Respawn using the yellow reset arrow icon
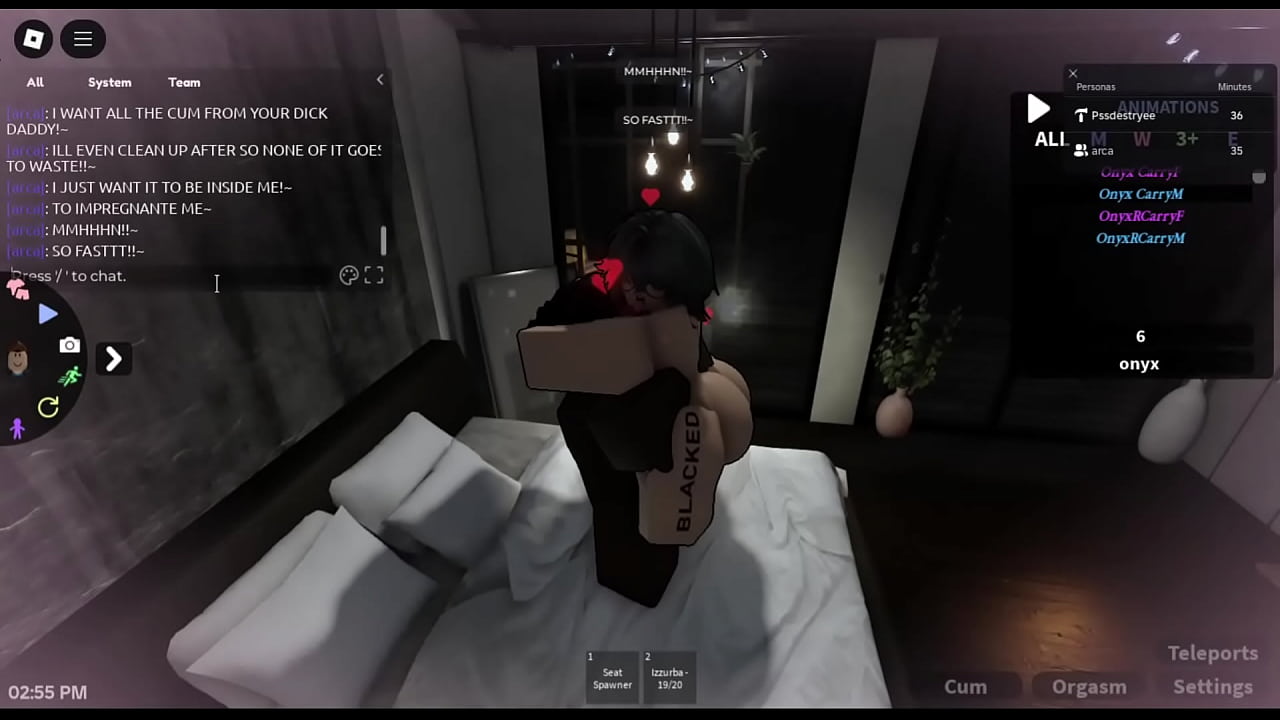The height and width of the screenshot is (720, 1280). [x=48, y=406]
